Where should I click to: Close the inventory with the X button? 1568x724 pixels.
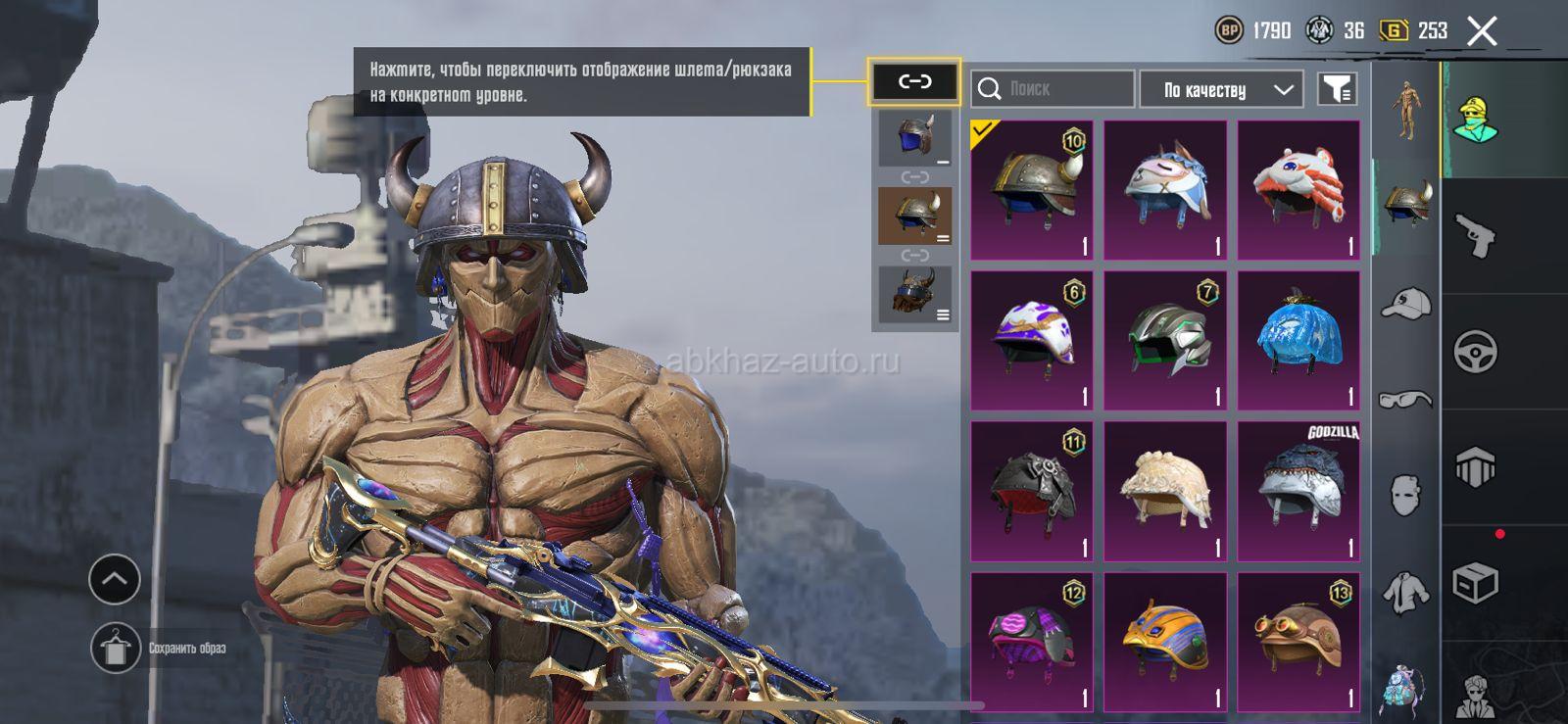[1482, 31]
